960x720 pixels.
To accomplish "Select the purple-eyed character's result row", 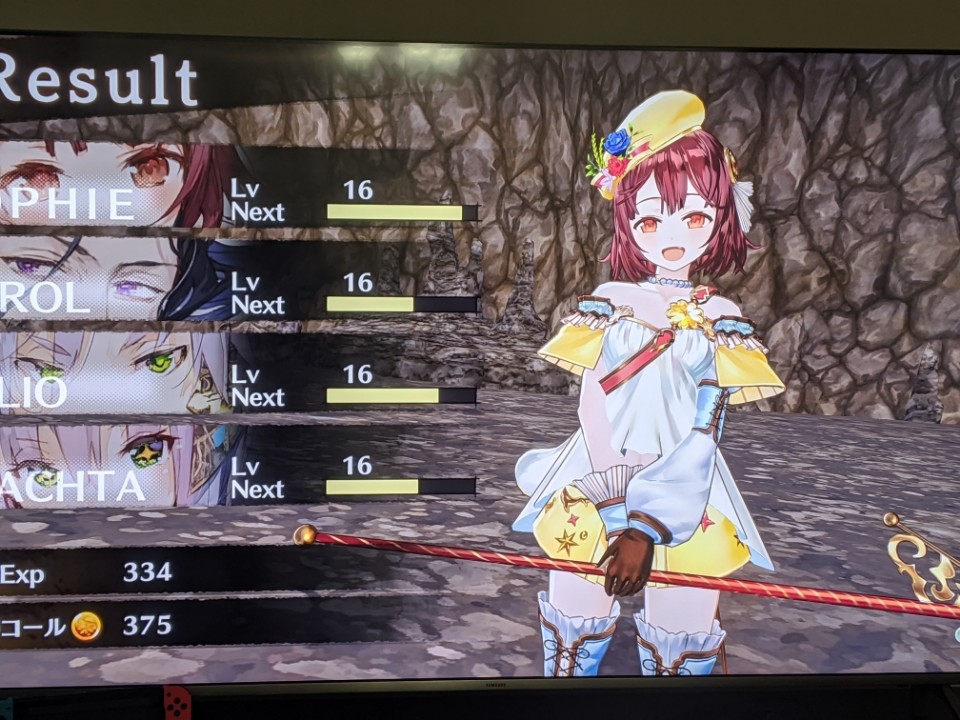I will [240, 284].
